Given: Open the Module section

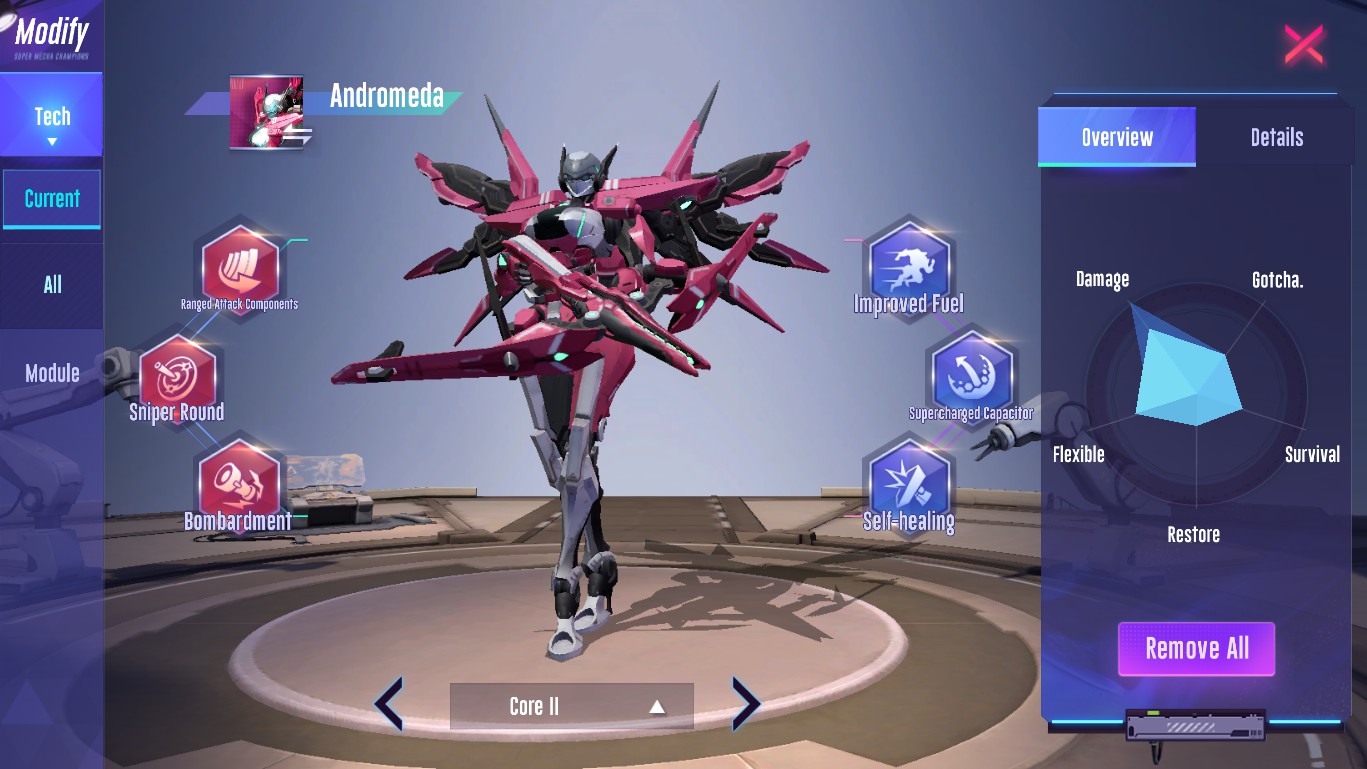Looking at the screenshot, I should [x=52, y=373].
